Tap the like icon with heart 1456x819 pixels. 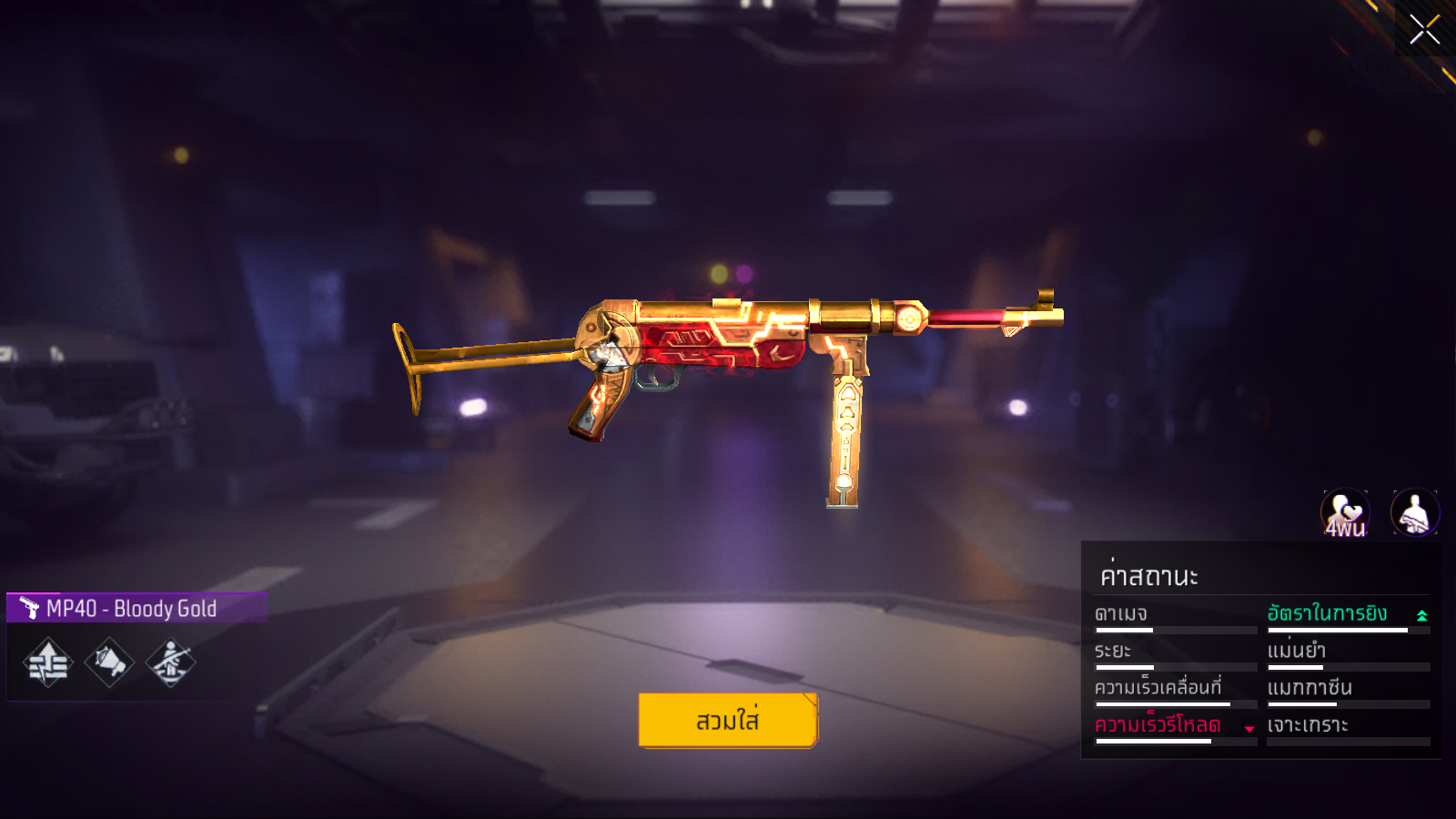pyautogui.click(x=1345, y=513)
